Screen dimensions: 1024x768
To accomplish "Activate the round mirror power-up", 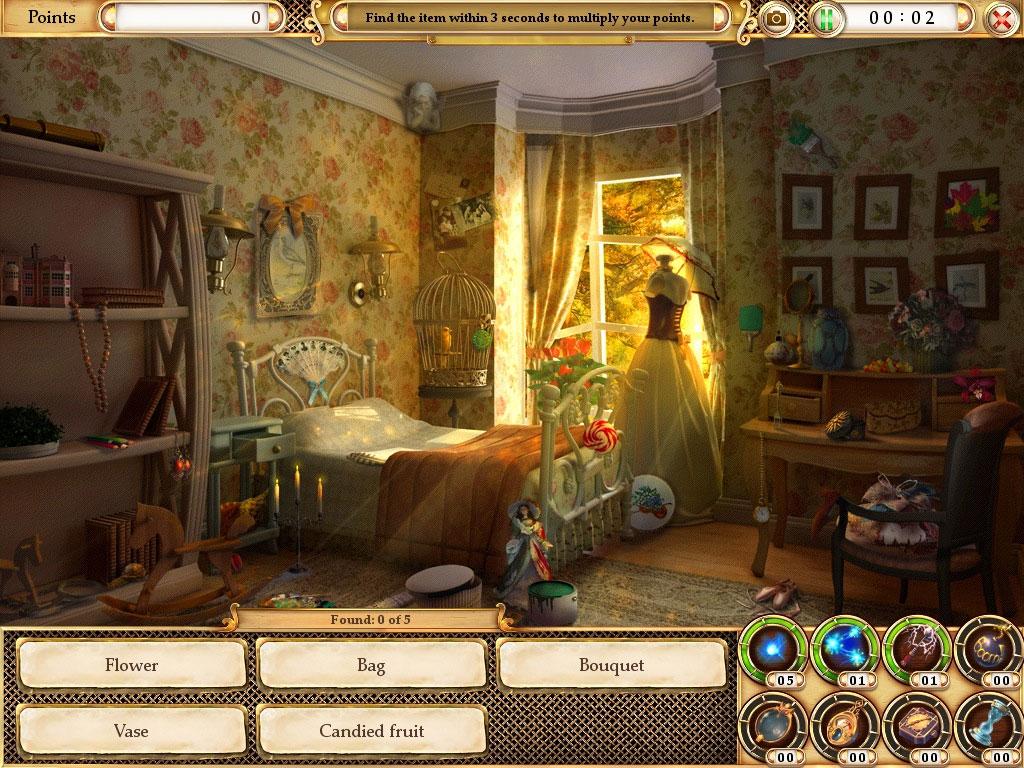I will click(x=771, y=723).
